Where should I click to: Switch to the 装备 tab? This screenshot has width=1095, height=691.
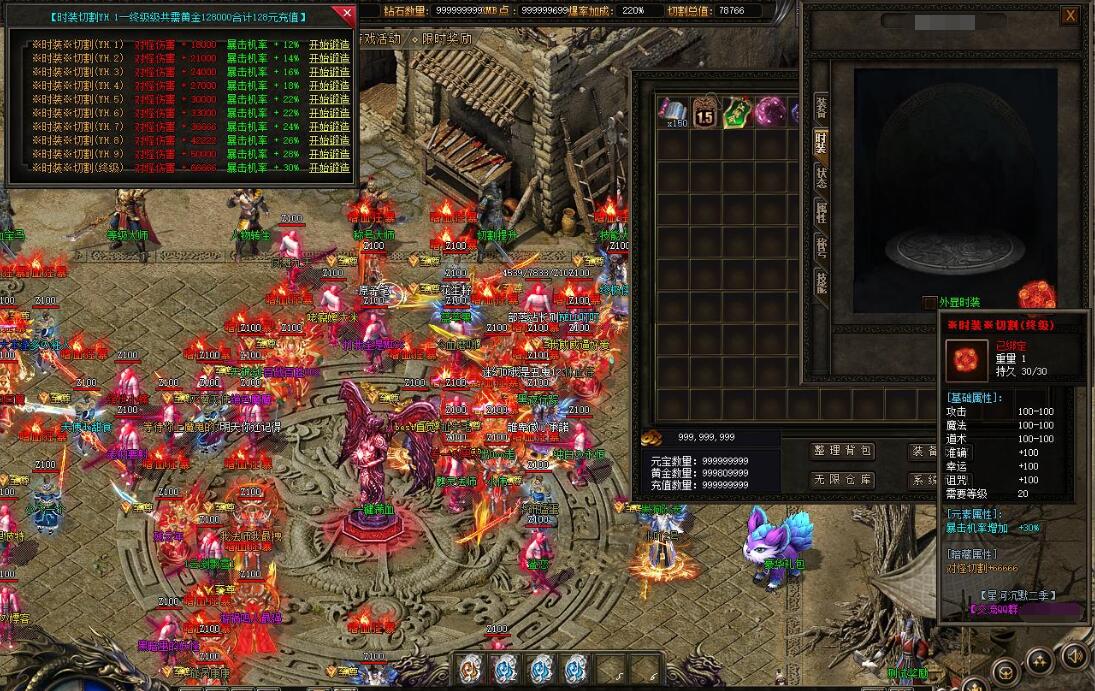(x=821, y=106)
